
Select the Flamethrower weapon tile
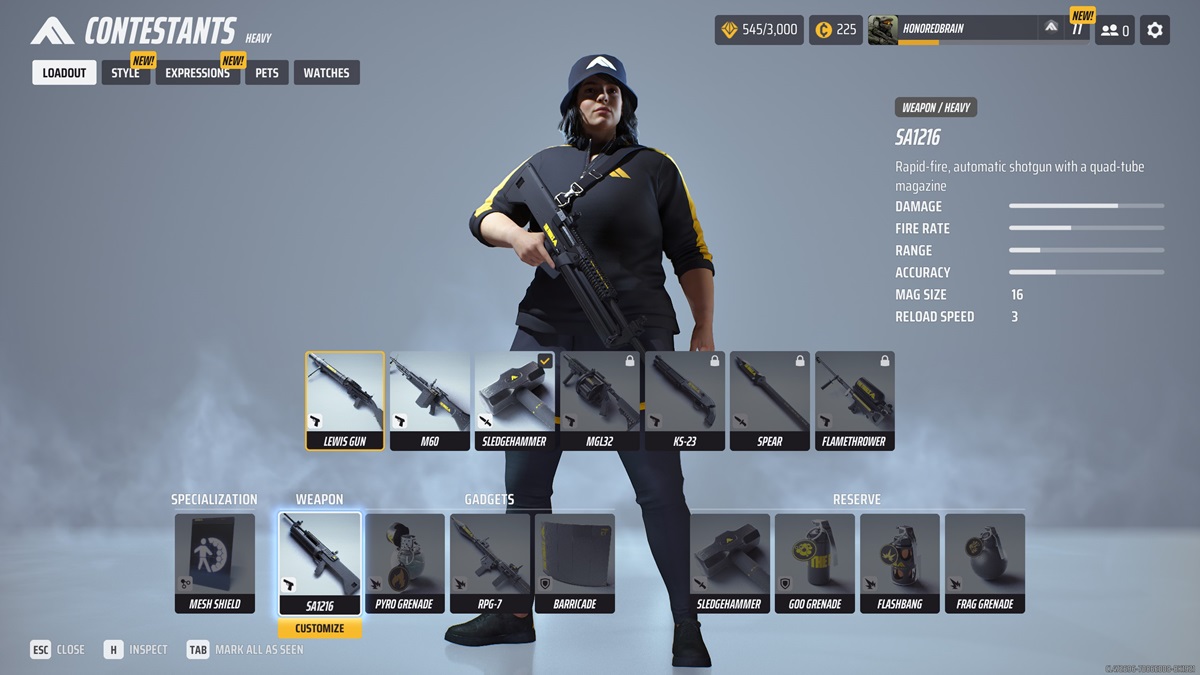[x=855, y=400]
